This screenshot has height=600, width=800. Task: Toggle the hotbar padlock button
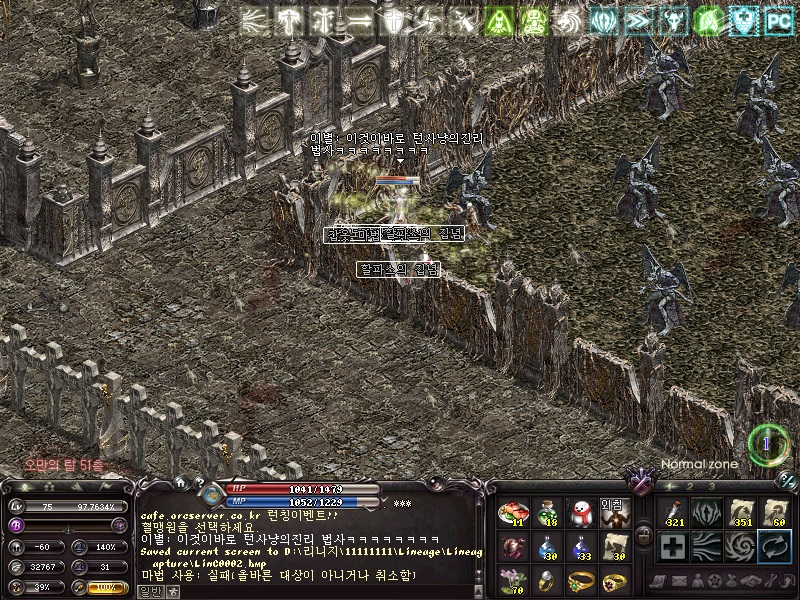[x=645, y=535]
